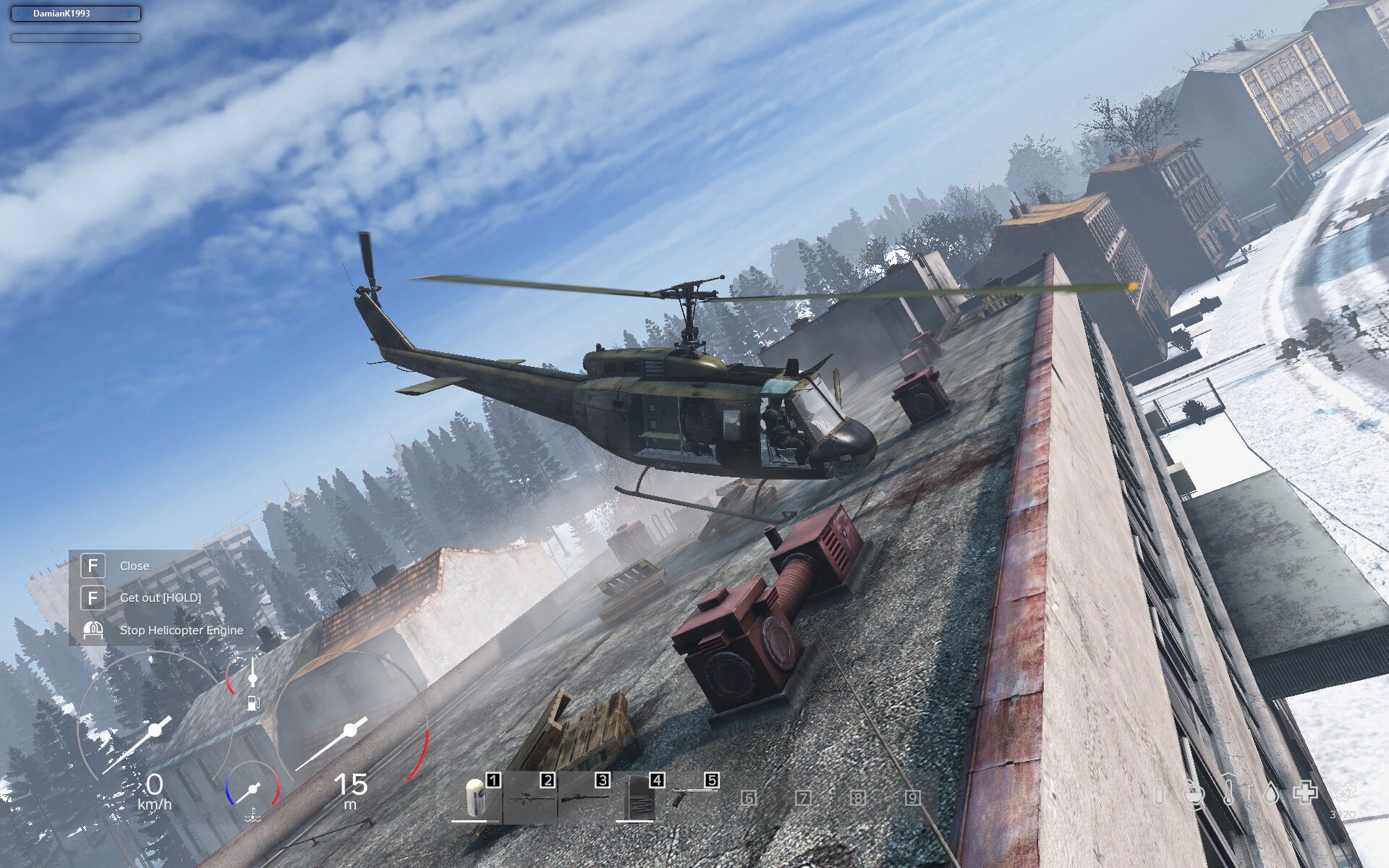Choose the wooden rifle in hotbar slot 3
This screenshot has width=1389, height=868.
(x=585, y=798)
